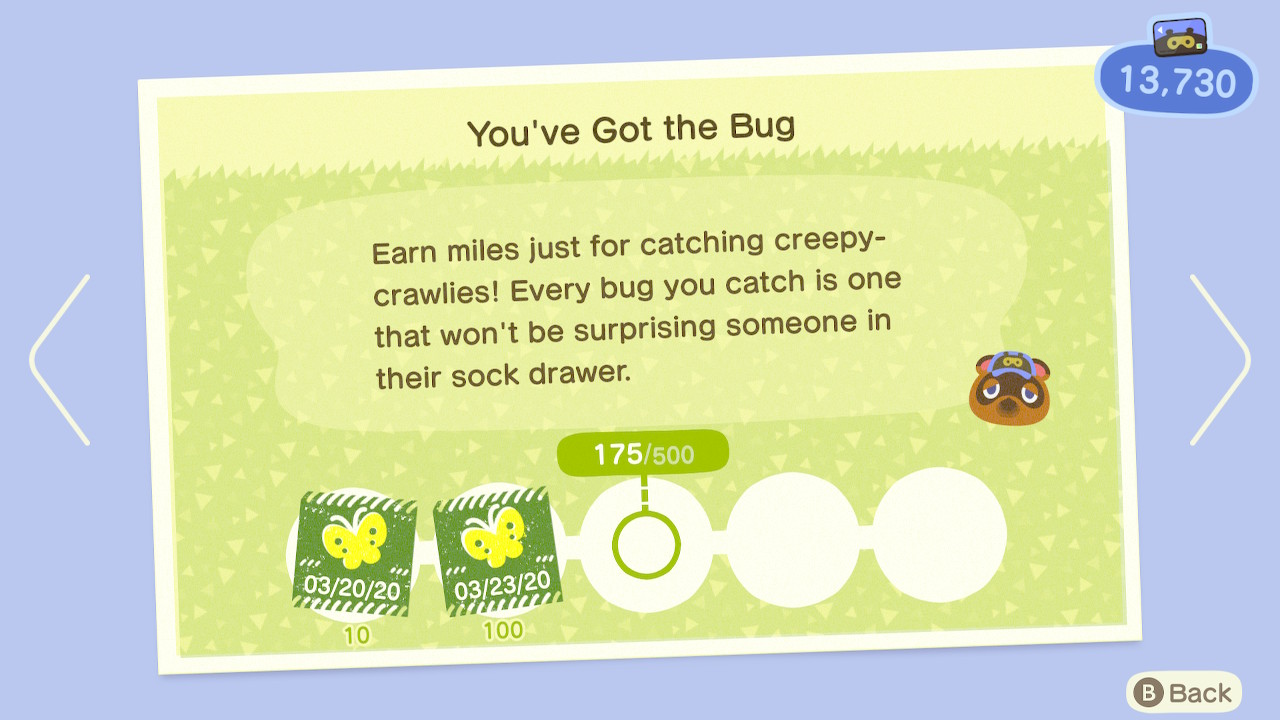Viewport: 1280px width, 720px height.
Task: Click the Tom Nook character portrait
Action: pyautogui.click(x=1012, y=390)
